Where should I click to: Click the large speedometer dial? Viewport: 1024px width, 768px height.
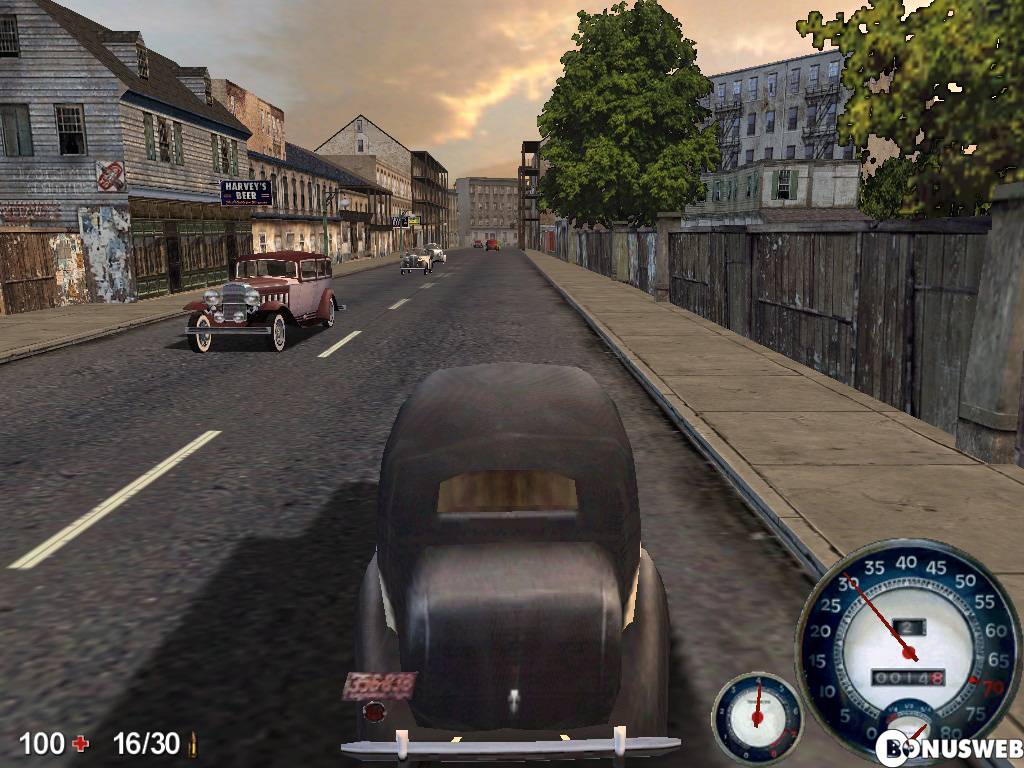908,640
